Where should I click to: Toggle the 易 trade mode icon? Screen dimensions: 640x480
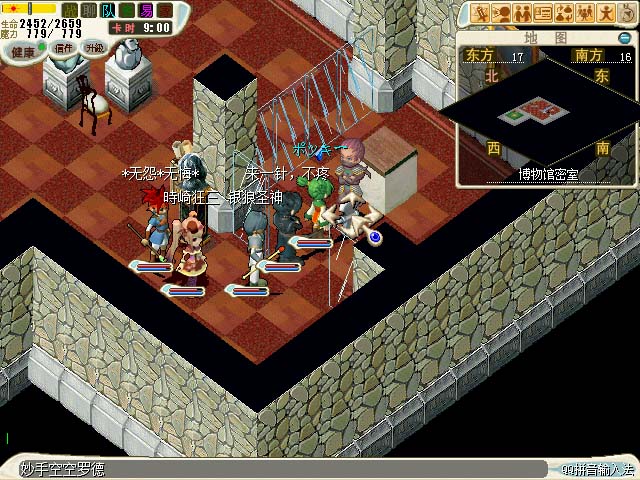[146, 10]
